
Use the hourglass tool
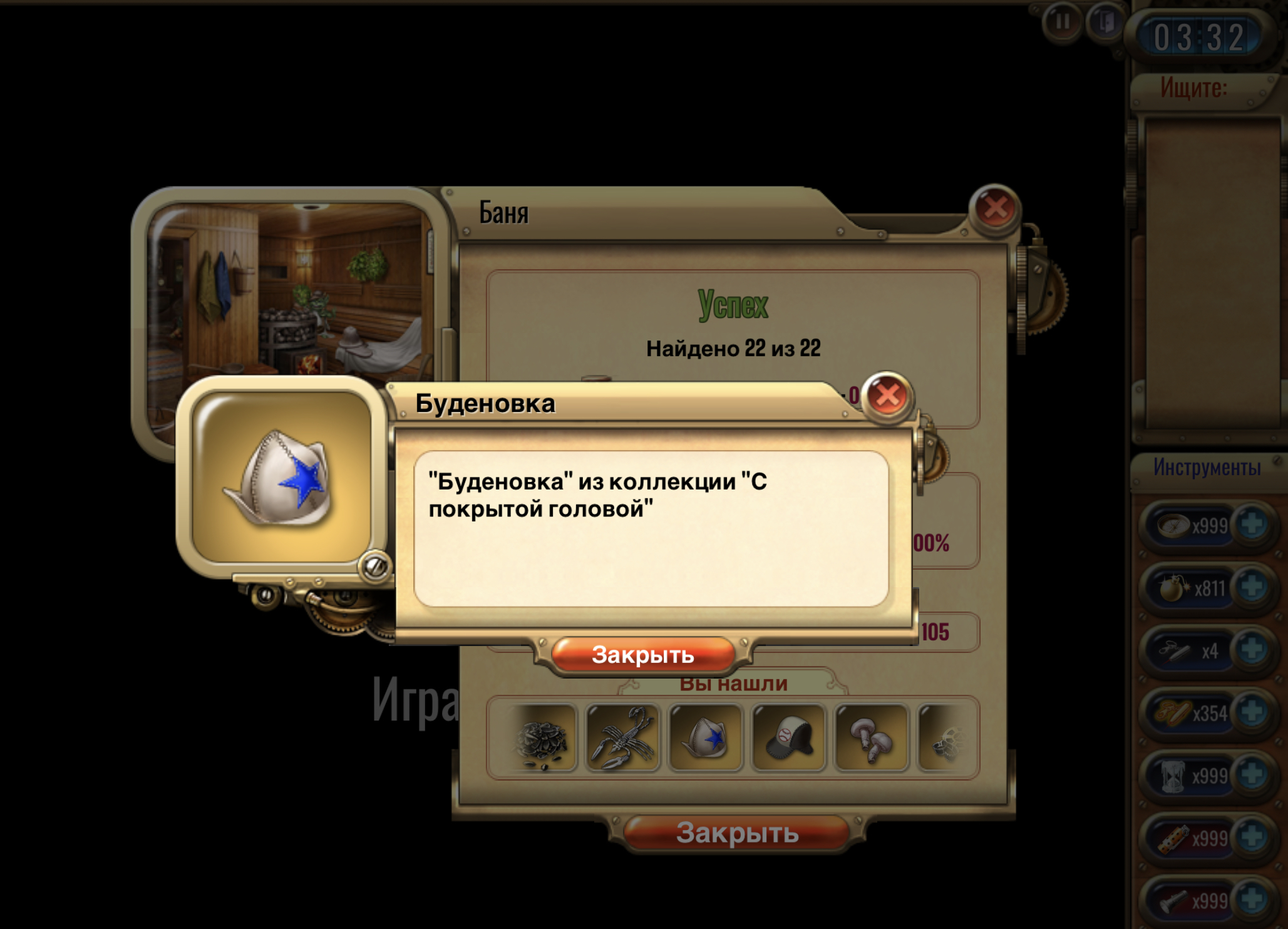(x=1172, y=776)
